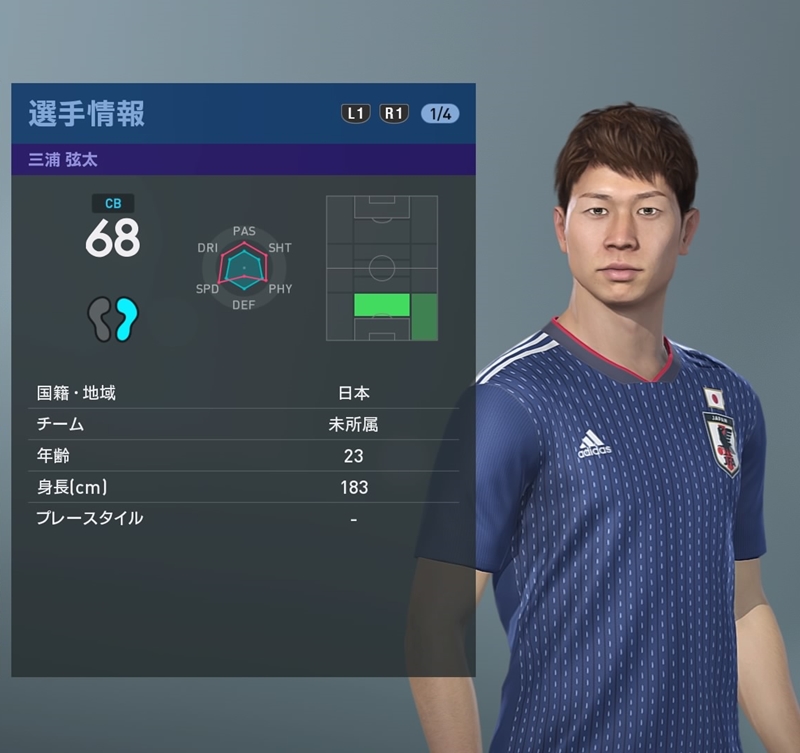Image resolution: width=800 pixels, height=753 pixels.
Task: Select the プレースタイル row
Action: [243, 518]
